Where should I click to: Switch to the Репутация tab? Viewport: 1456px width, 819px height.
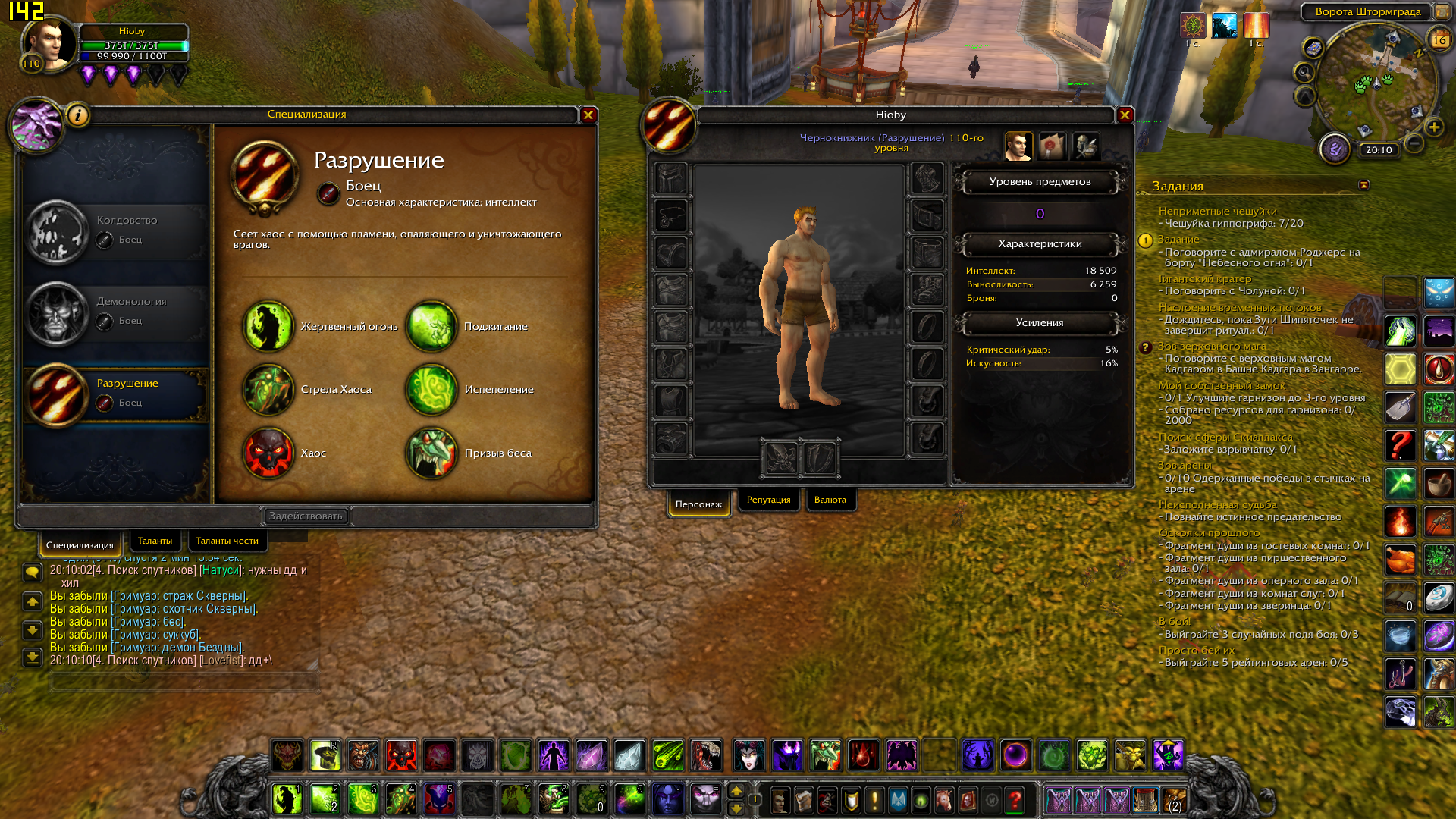pos(768,500)
